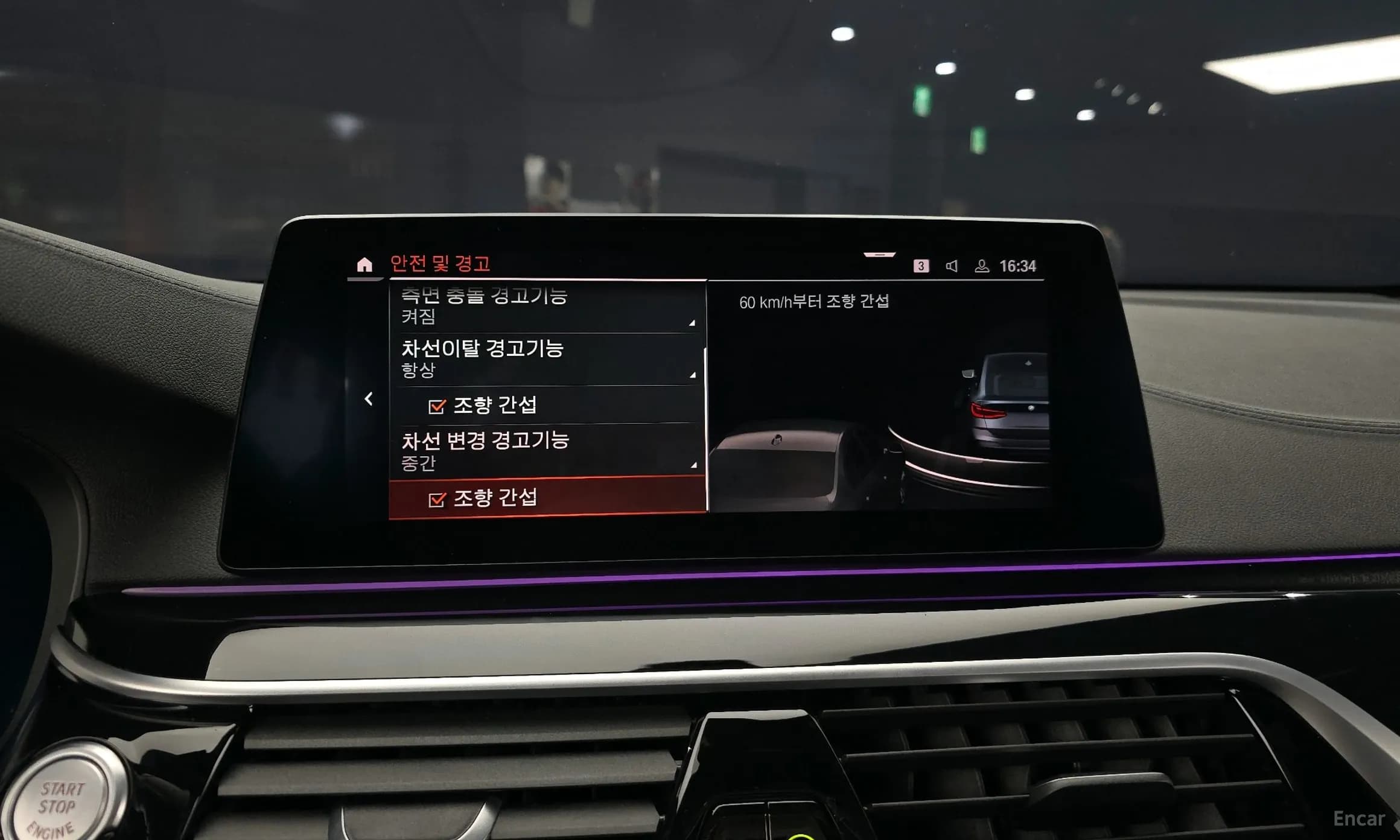Tap the back chevron on the left edge
The height and width of the screenshot is (840, 1400).
point(369,399)
